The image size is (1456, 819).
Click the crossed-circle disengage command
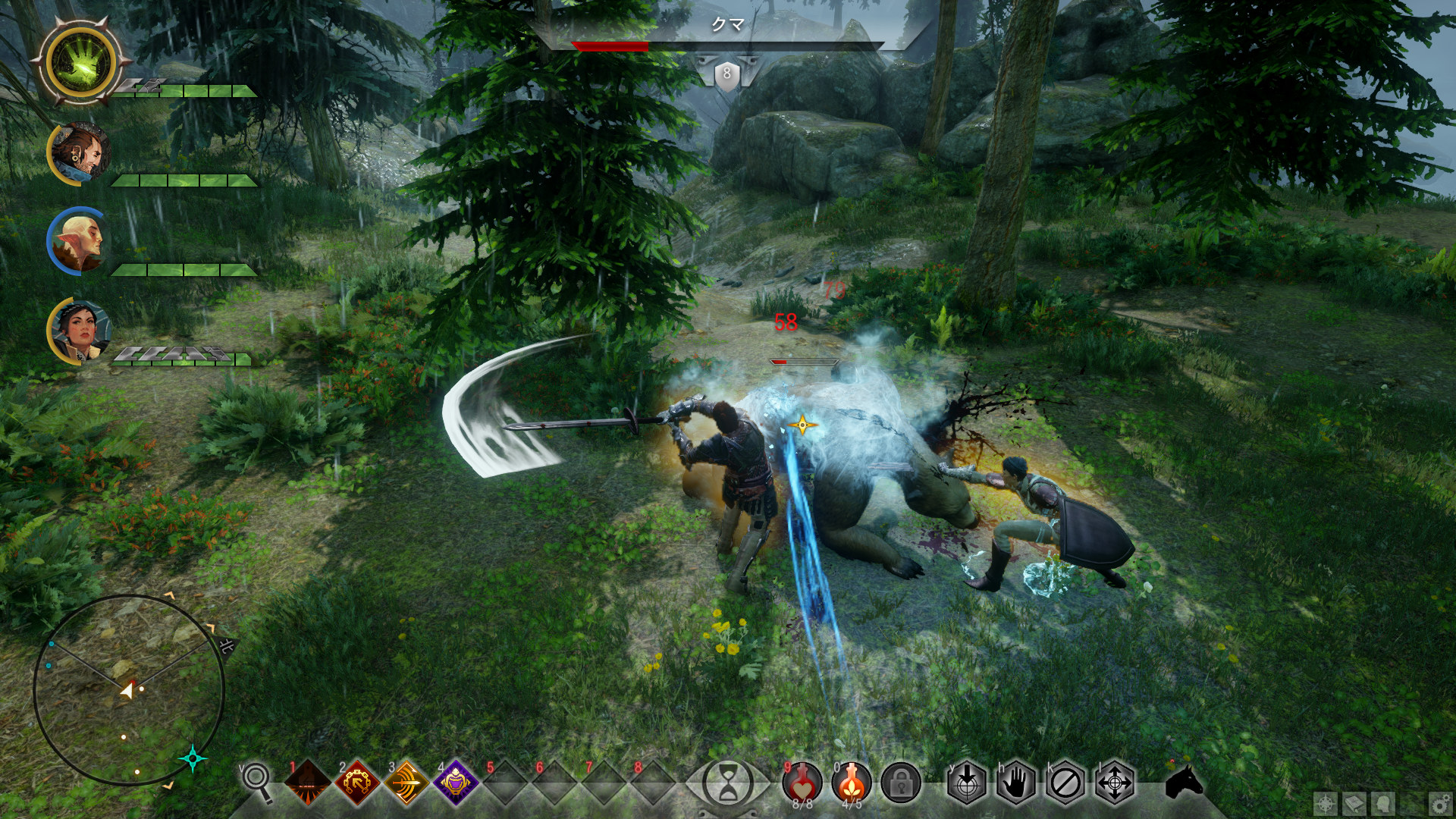tap(1065, 782)
